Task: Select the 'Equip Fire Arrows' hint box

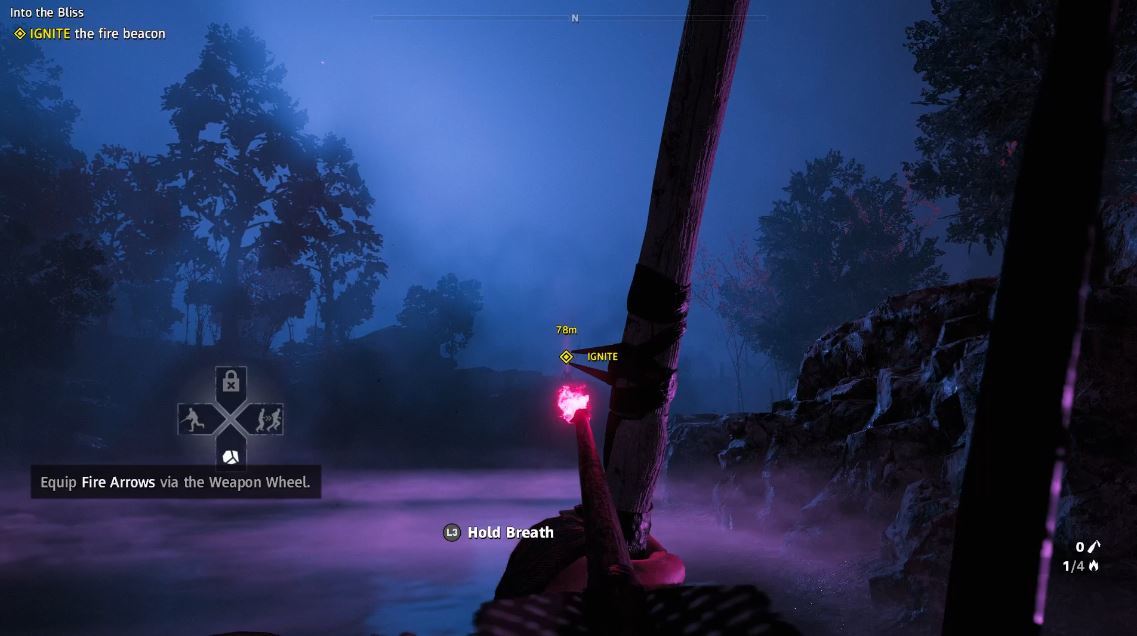Action: coord(175,482)
